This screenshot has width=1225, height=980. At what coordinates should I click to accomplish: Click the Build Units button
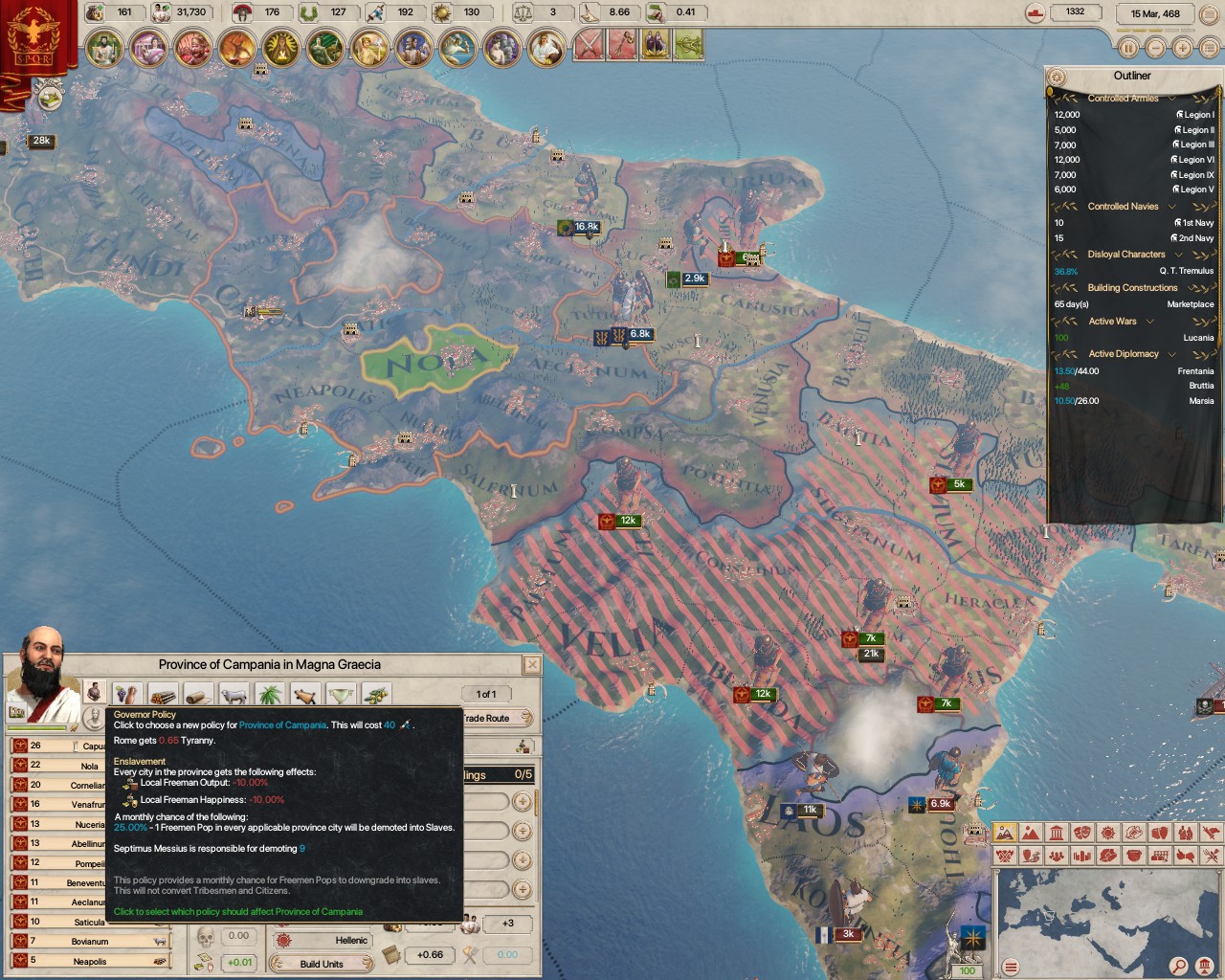(322, 964)
